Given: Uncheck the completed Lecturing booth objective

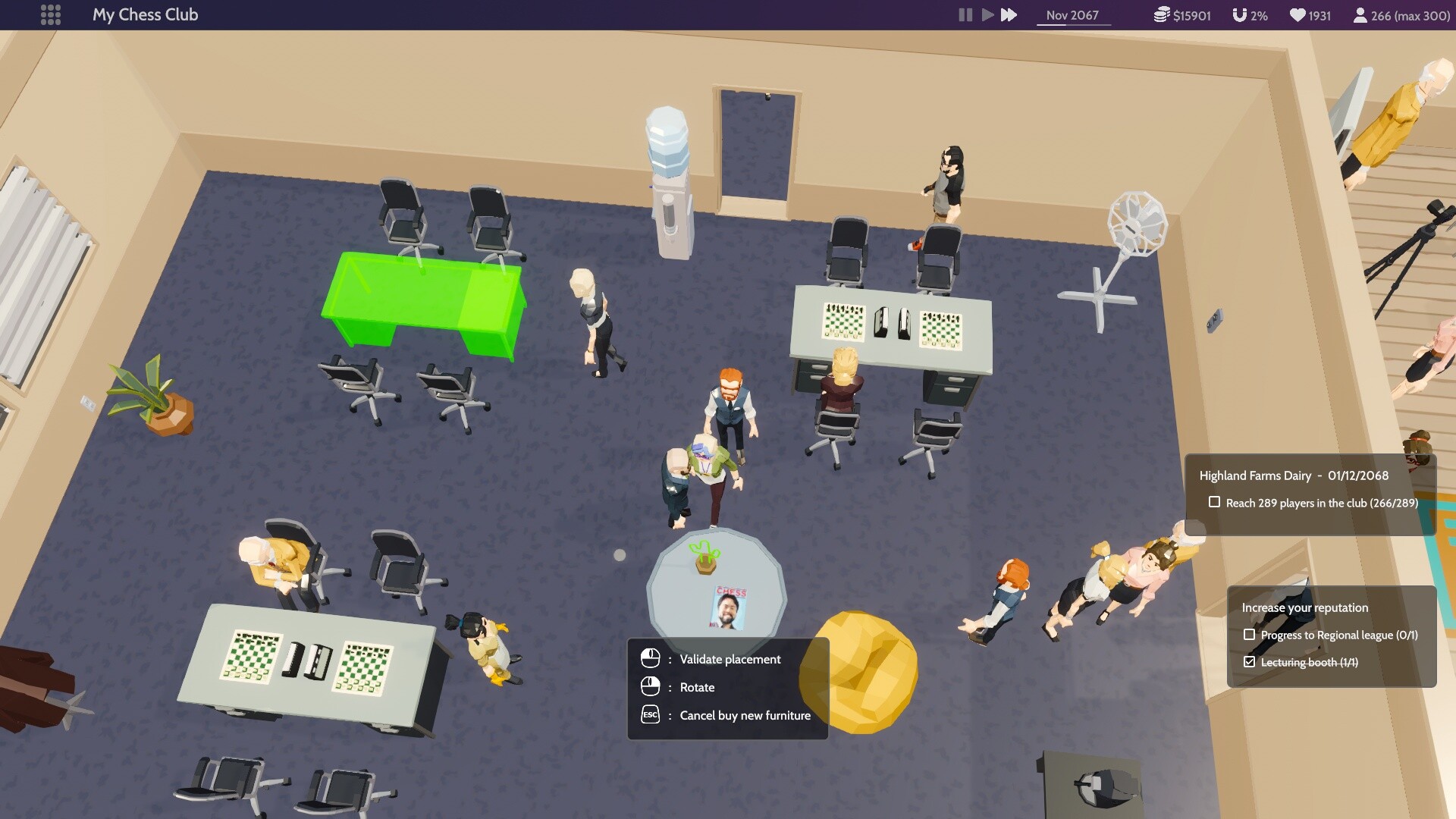Looking at the screenshot, I should (x=1250, y=661).
